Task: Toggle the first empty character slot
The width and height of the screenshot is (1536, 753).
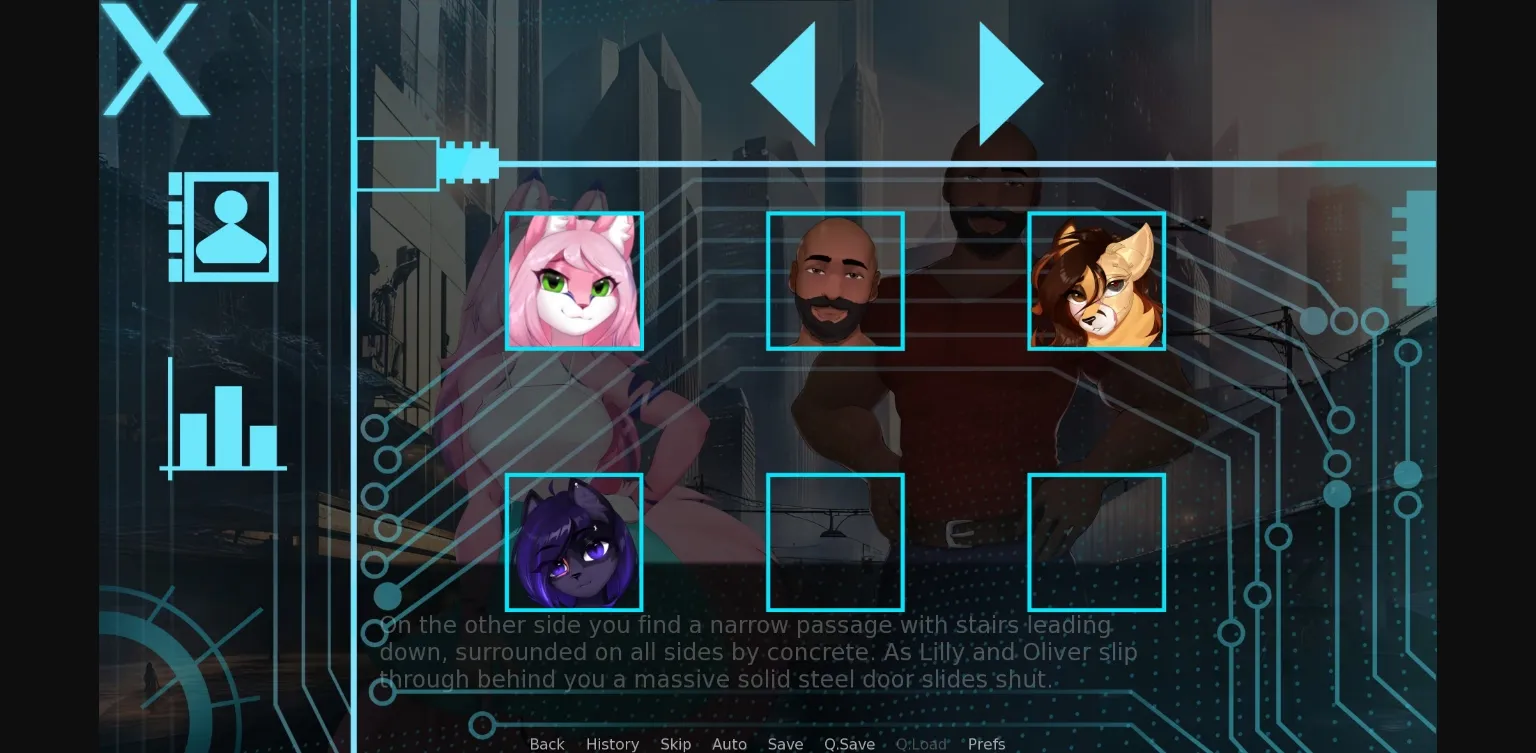Action: pos(835,542)
